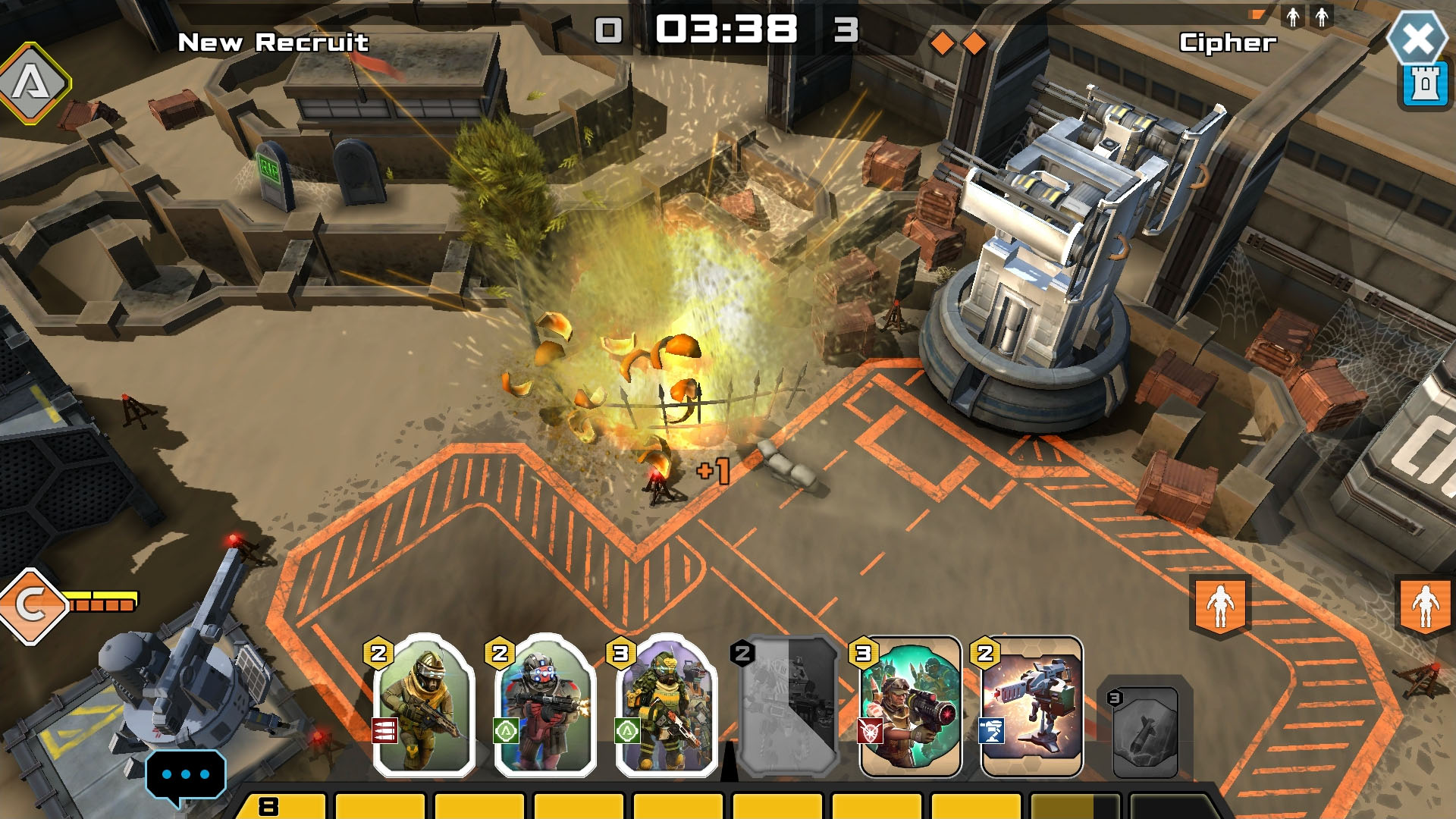Close the match with the X button

1417,38
